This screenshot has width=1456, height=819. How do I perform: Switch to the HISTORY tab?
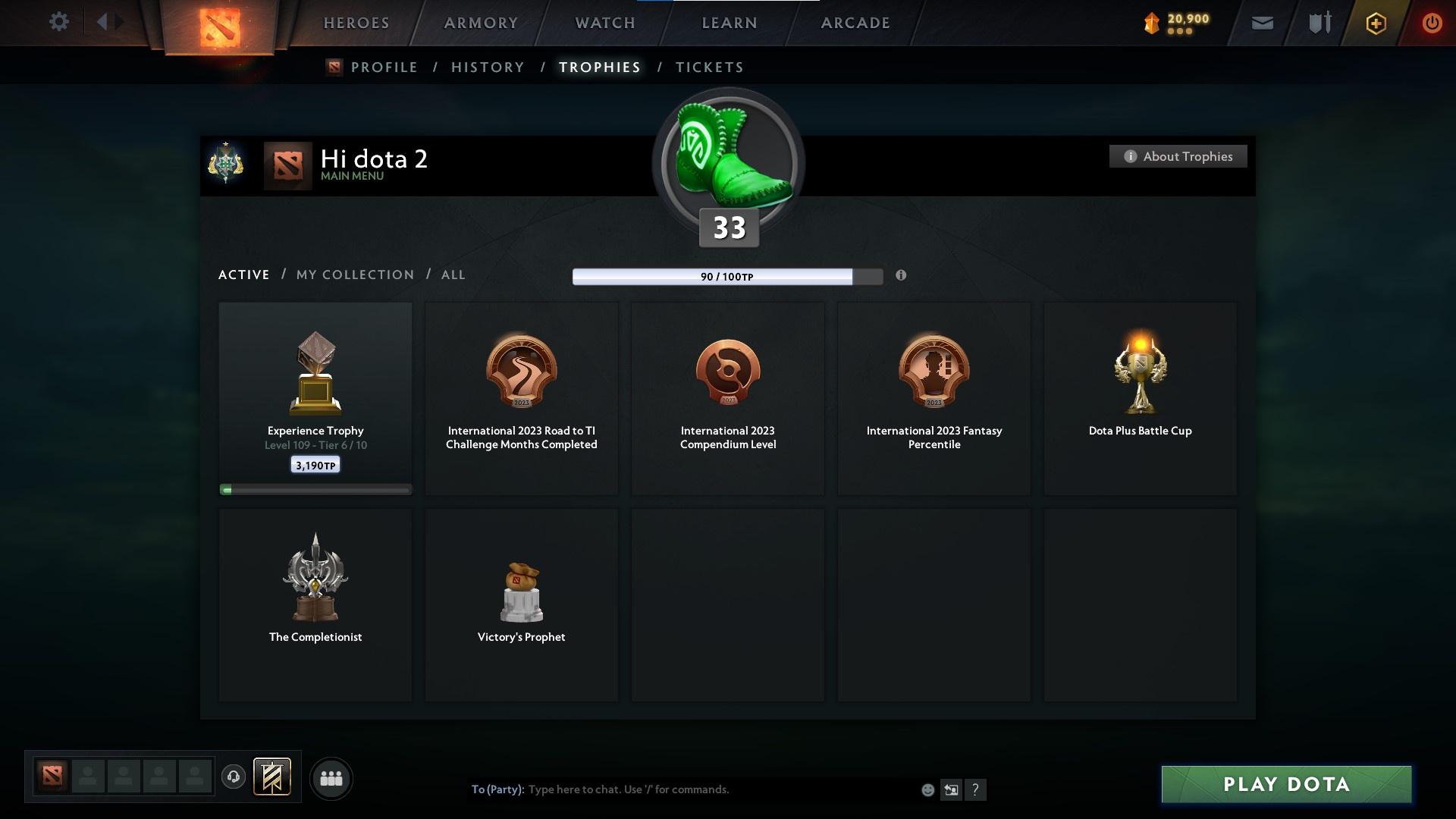488,67
